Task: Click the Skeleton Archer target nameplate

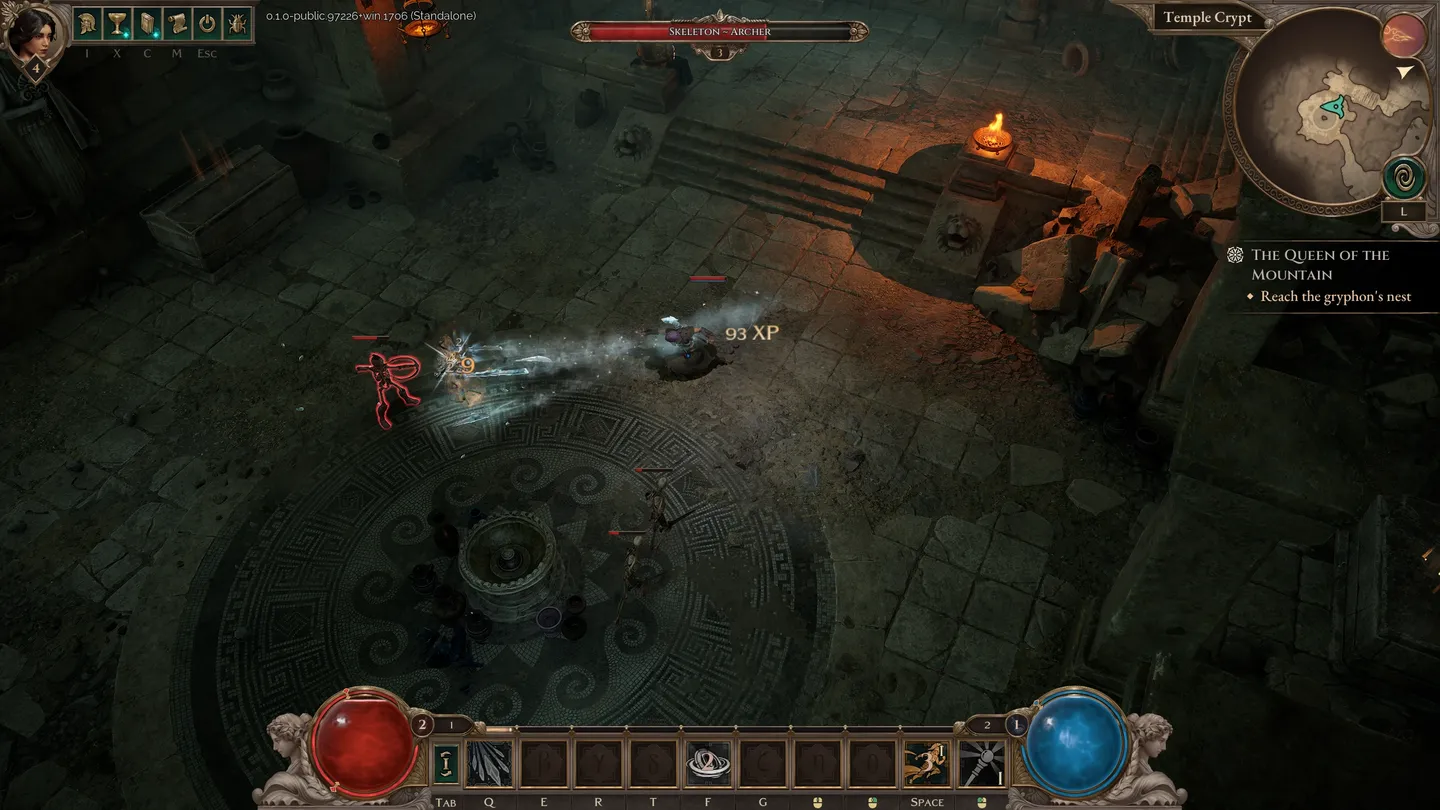Action: click(719, 32)
